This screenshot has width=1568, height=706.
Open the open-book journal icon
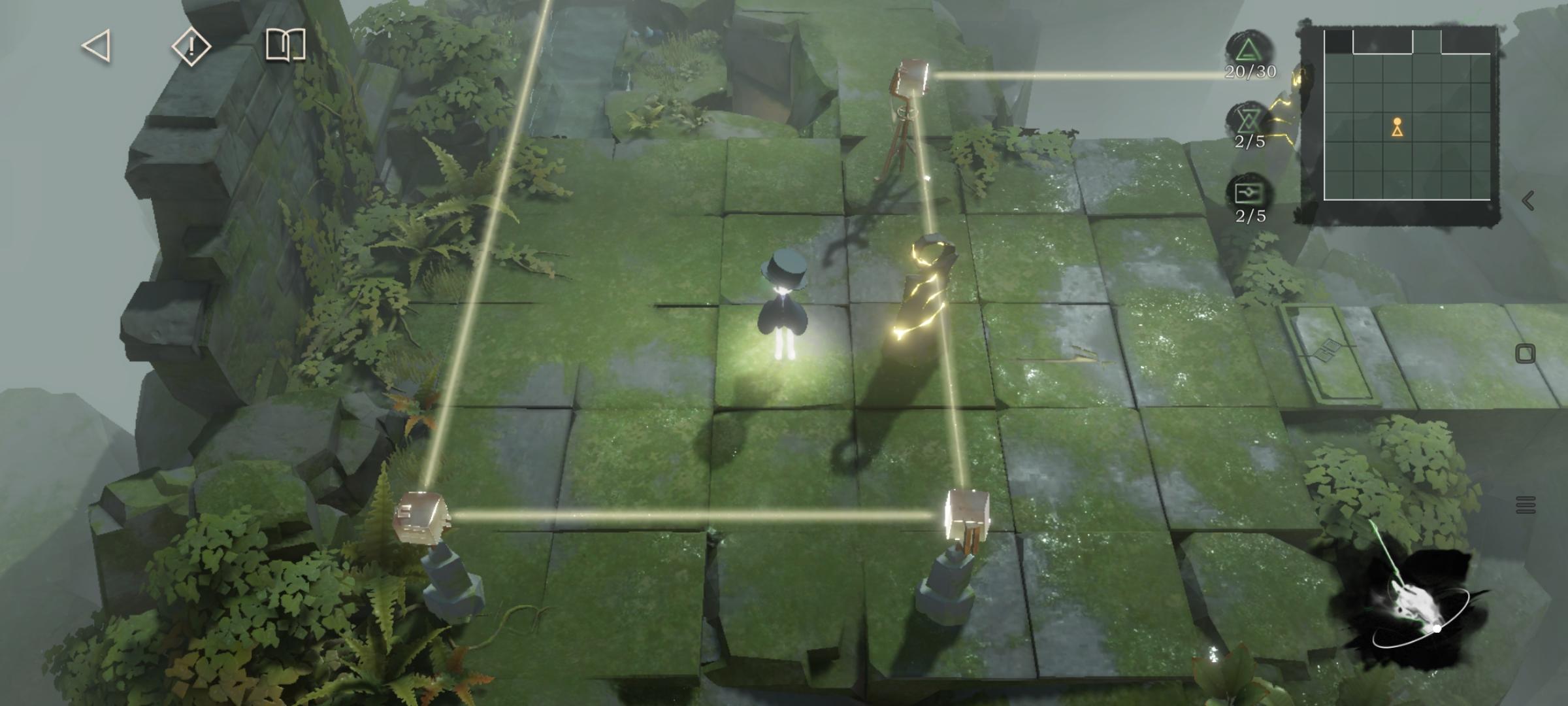click(286, 46)
